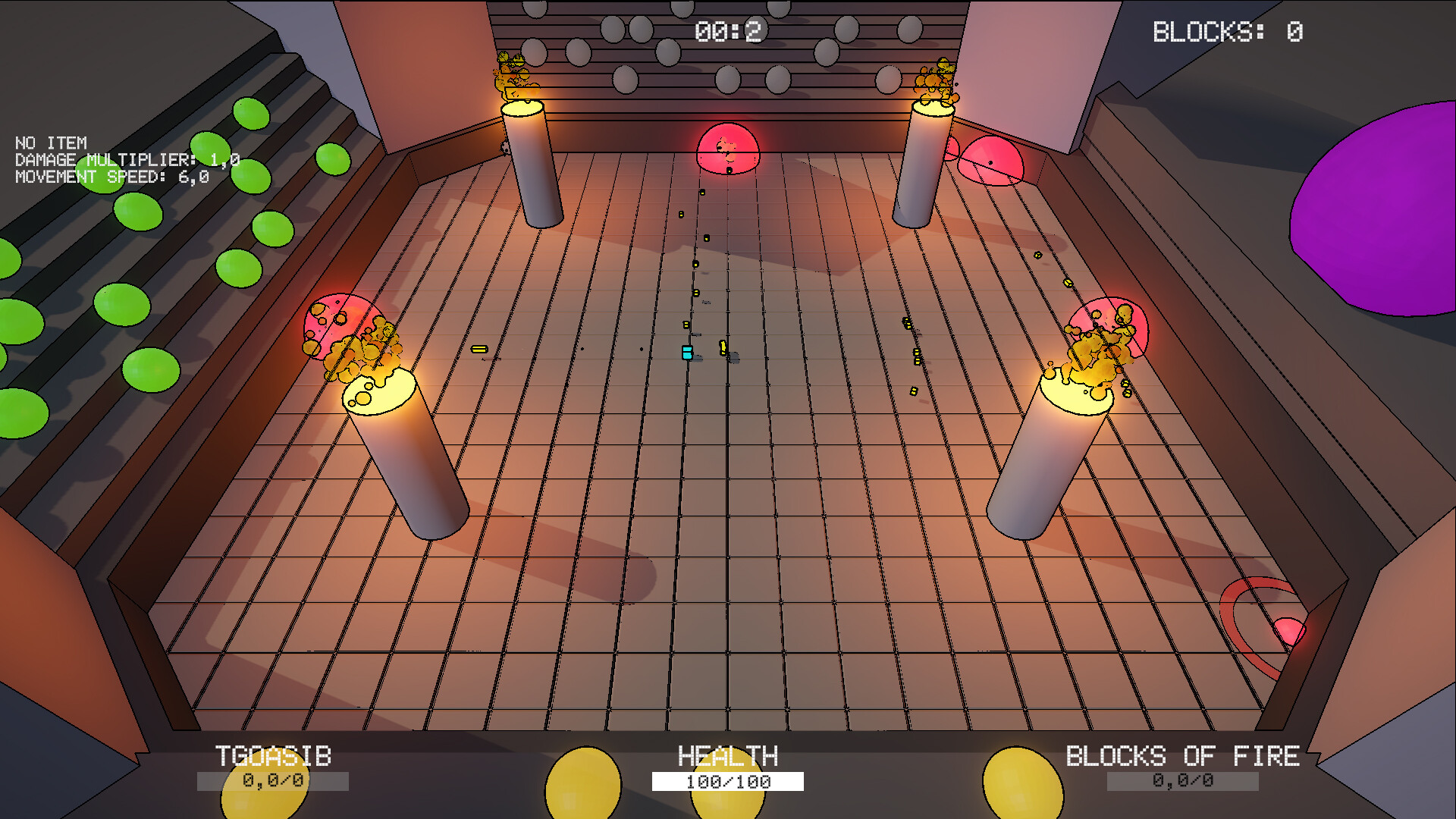Click the HEALTH bar showing 100/100
The height and width of the screenshot is (819, 1456).
(x=726, y=780)
